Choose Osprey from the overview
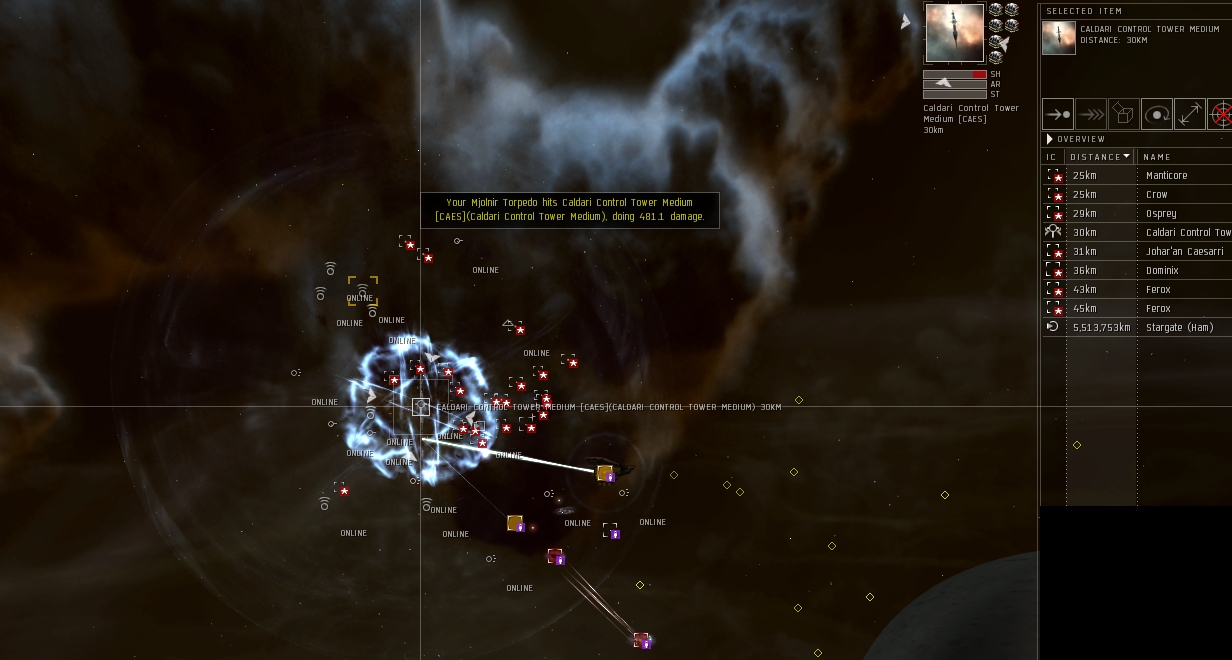Screen dimensions: 1232x660 pos(1160,214)
